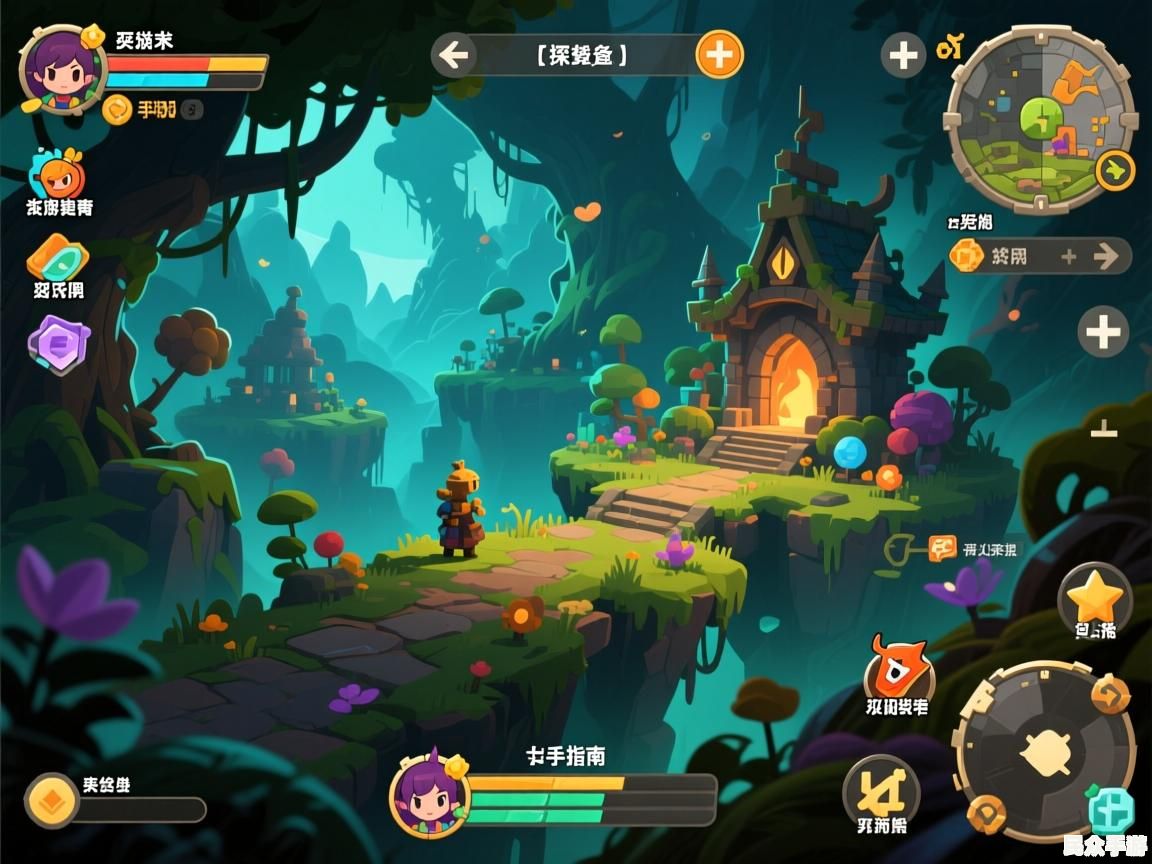Tap the orange plus button on the top bar
Viewport: 1152px width, 864px height.
point(719,54)
